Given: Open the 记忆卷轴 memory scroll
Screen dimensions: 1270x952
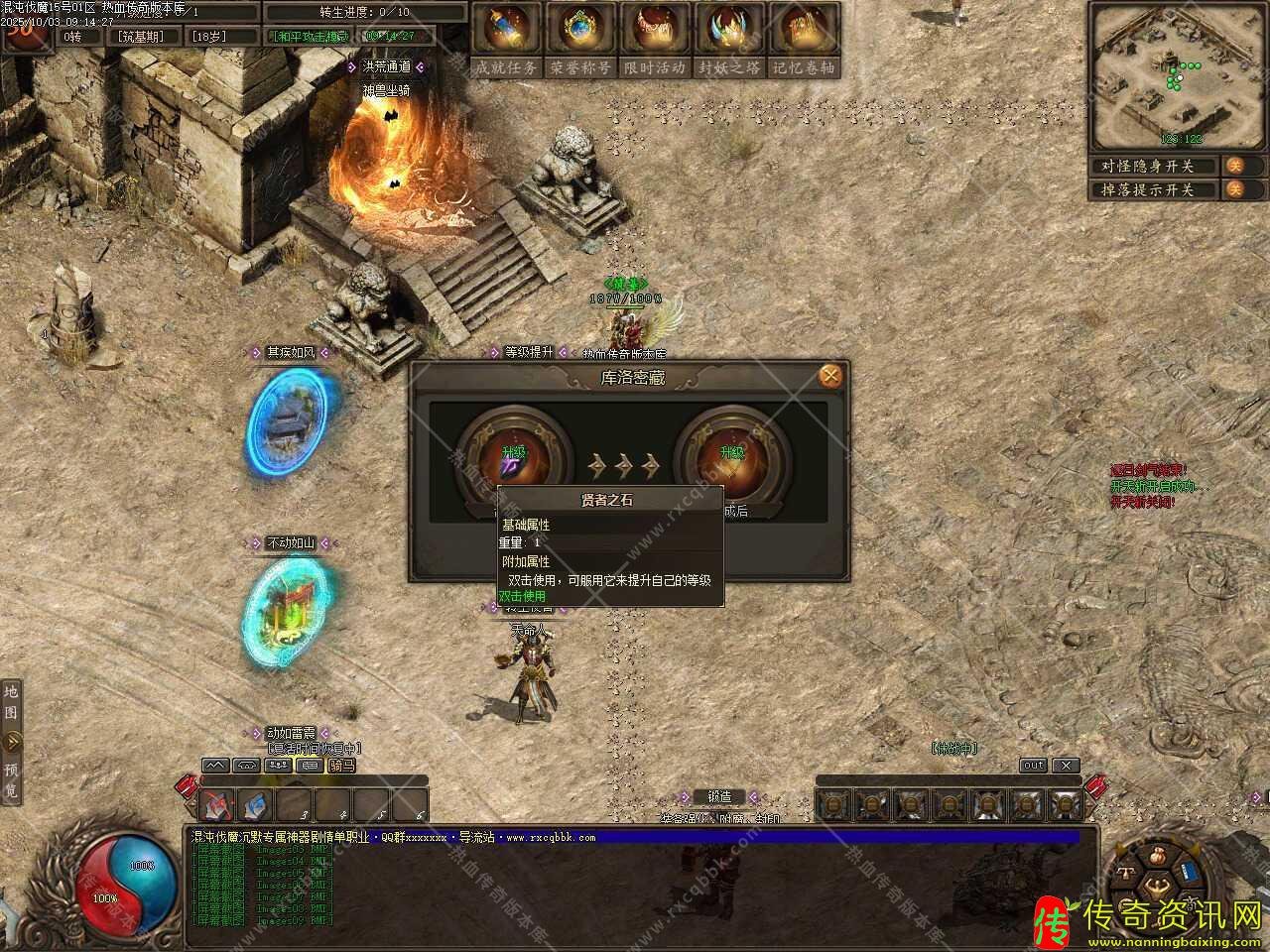Looking at the screenshot, I should [804, 40].
